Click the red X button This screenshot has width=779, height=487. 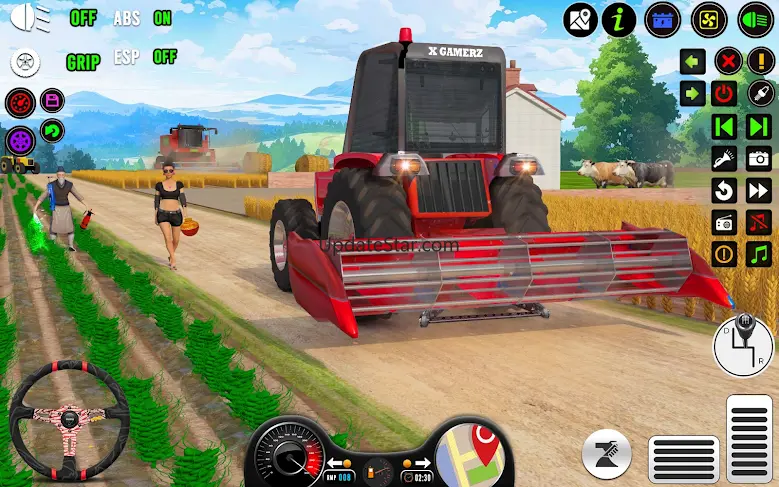(727, 61)
